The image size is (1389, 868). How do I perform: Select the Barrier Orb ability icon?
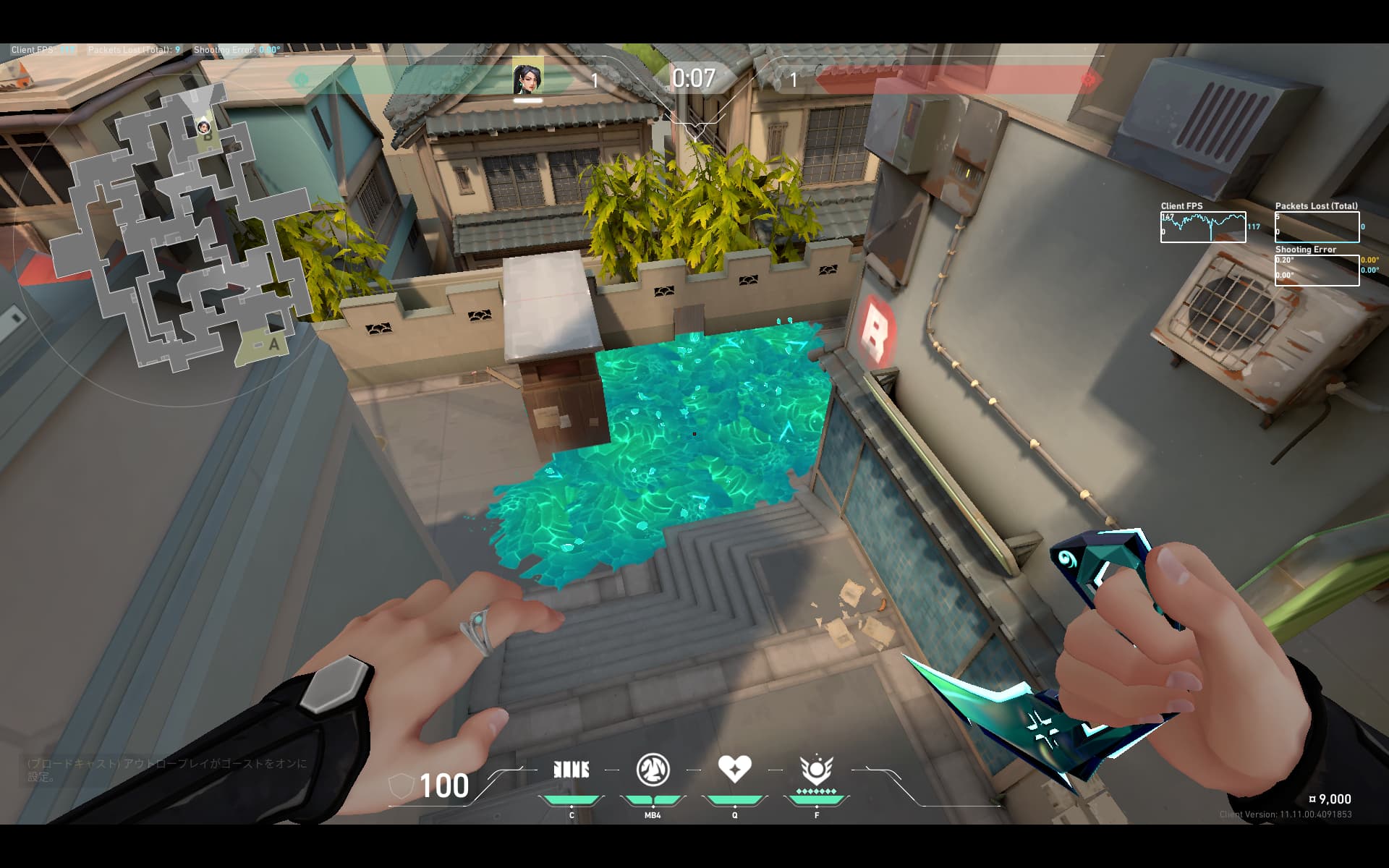pyautogui.click(x=571, y=770)
